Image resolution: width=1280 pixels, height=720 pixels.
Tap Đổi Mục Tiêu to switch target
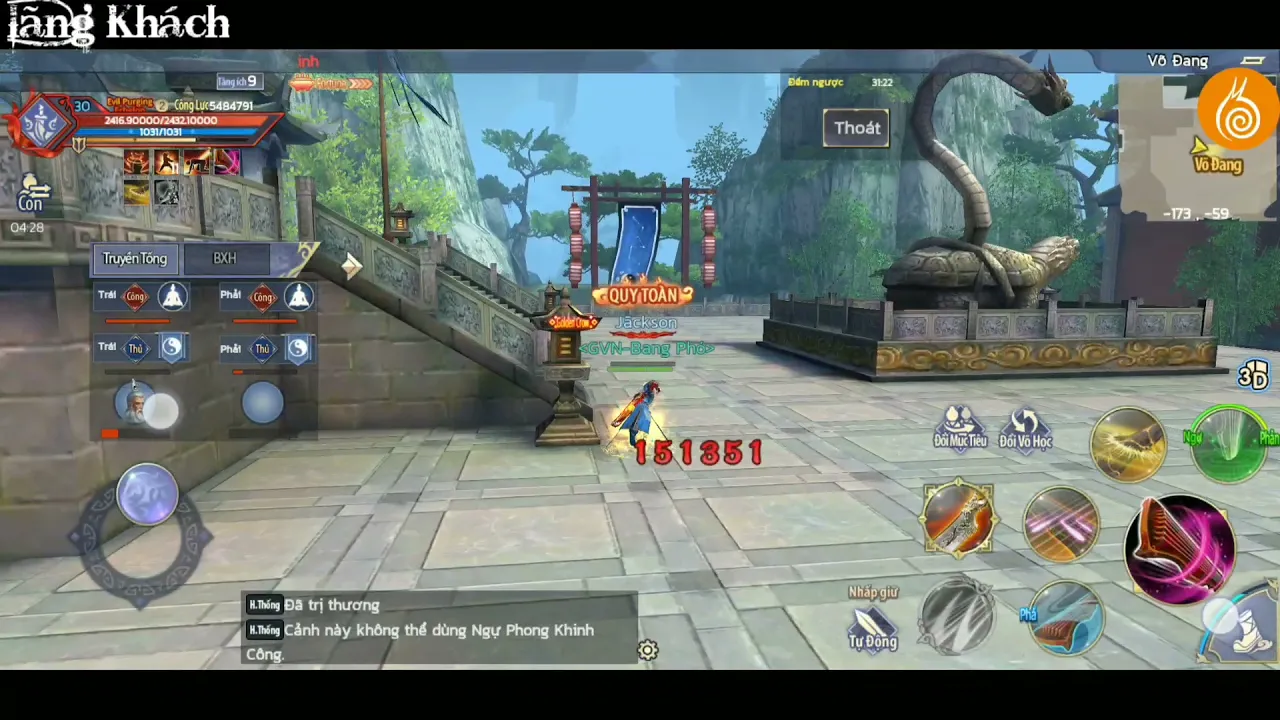(960, 428)
